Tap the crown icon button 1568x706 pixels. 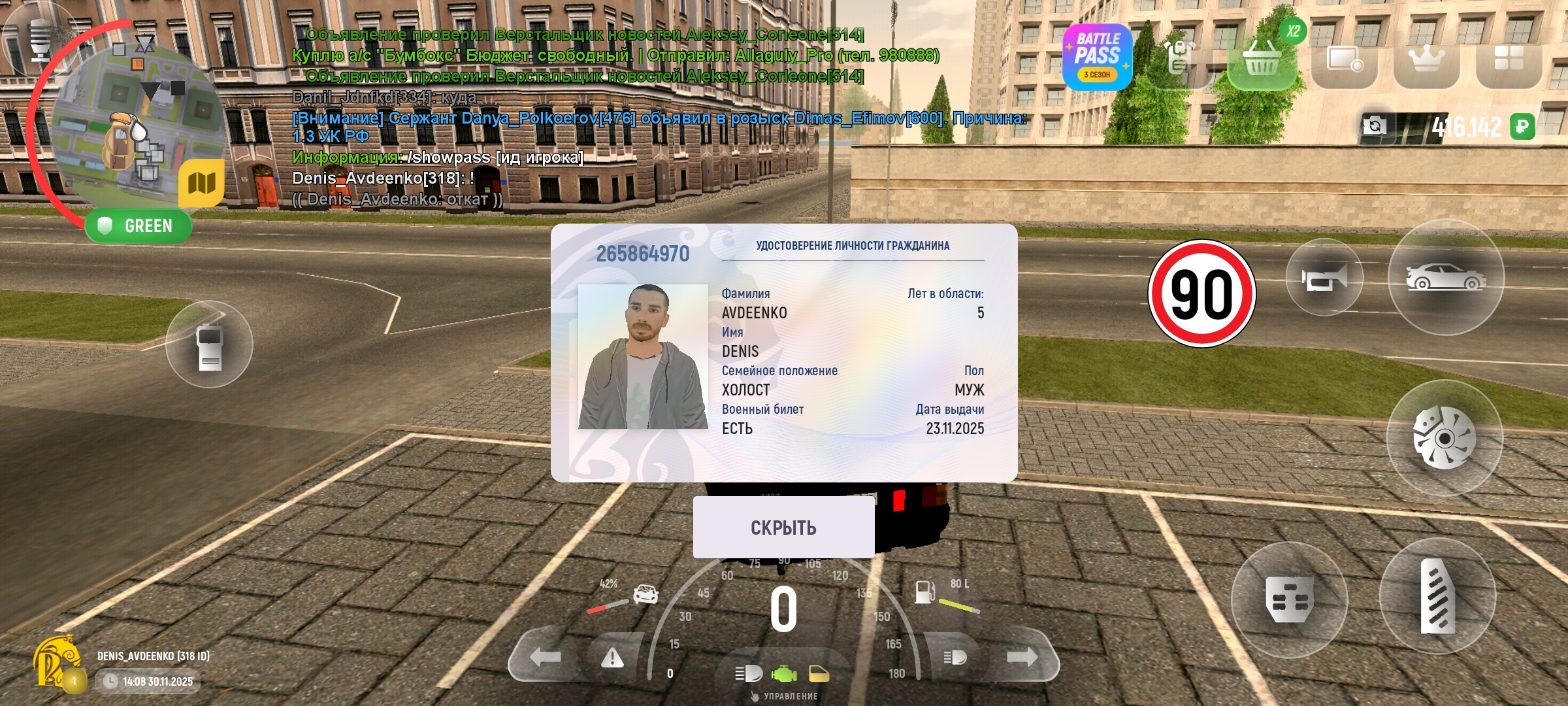click(x=1426, y=60)
